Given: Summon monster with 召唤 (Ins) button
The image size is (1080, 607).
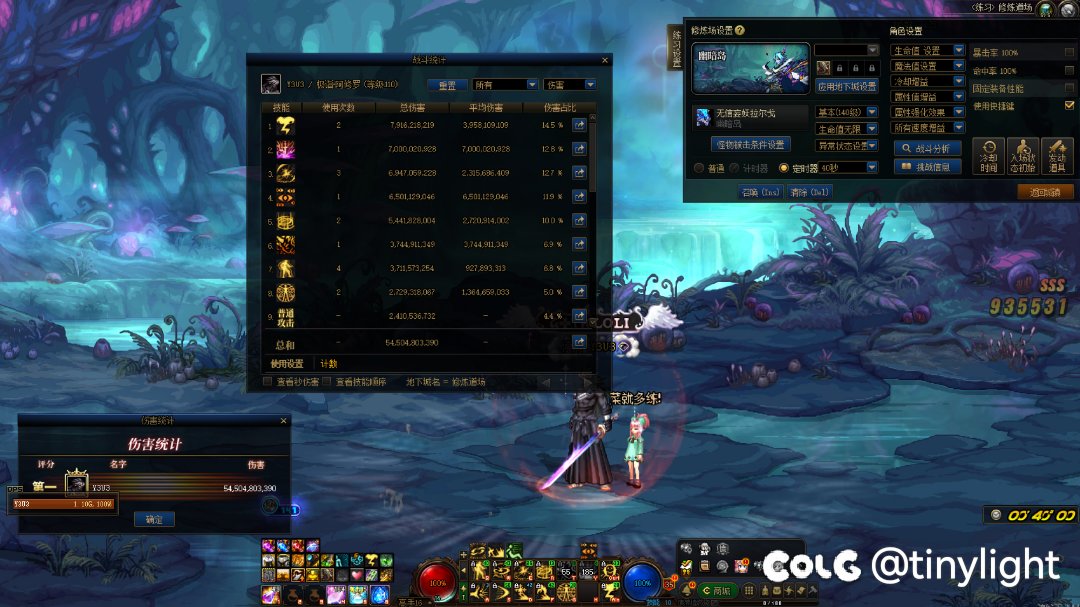Looking at the screenshot, I should (x=760, y=191).
